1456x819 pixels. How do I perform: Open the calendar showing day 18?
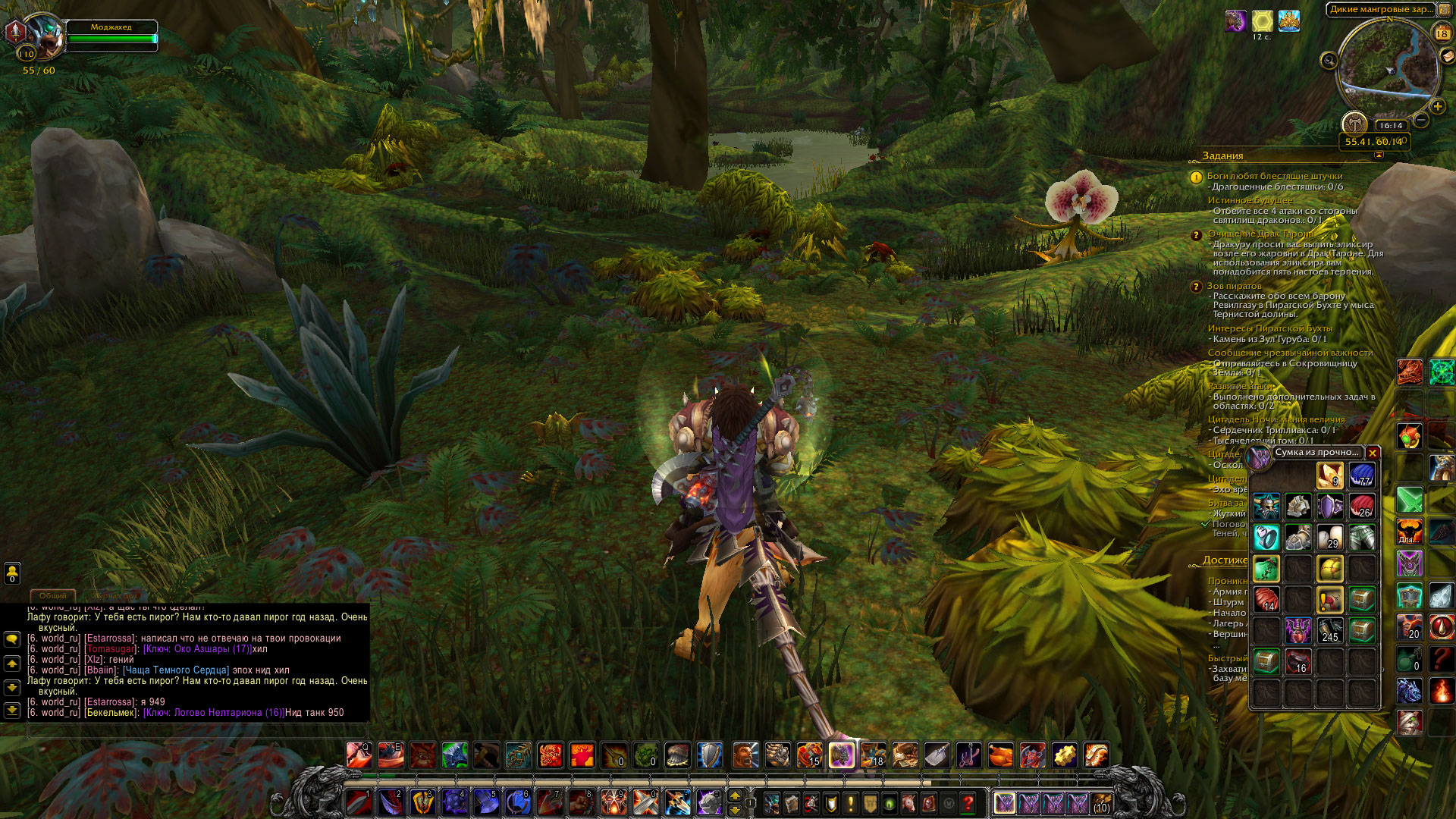pos(1442,33)
